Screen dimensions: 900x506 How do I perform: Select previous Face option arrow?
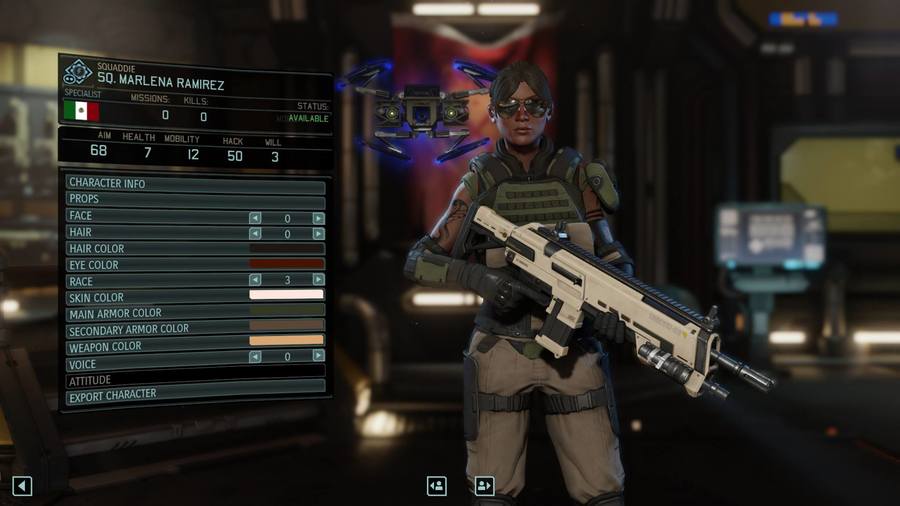coord(255,218)
